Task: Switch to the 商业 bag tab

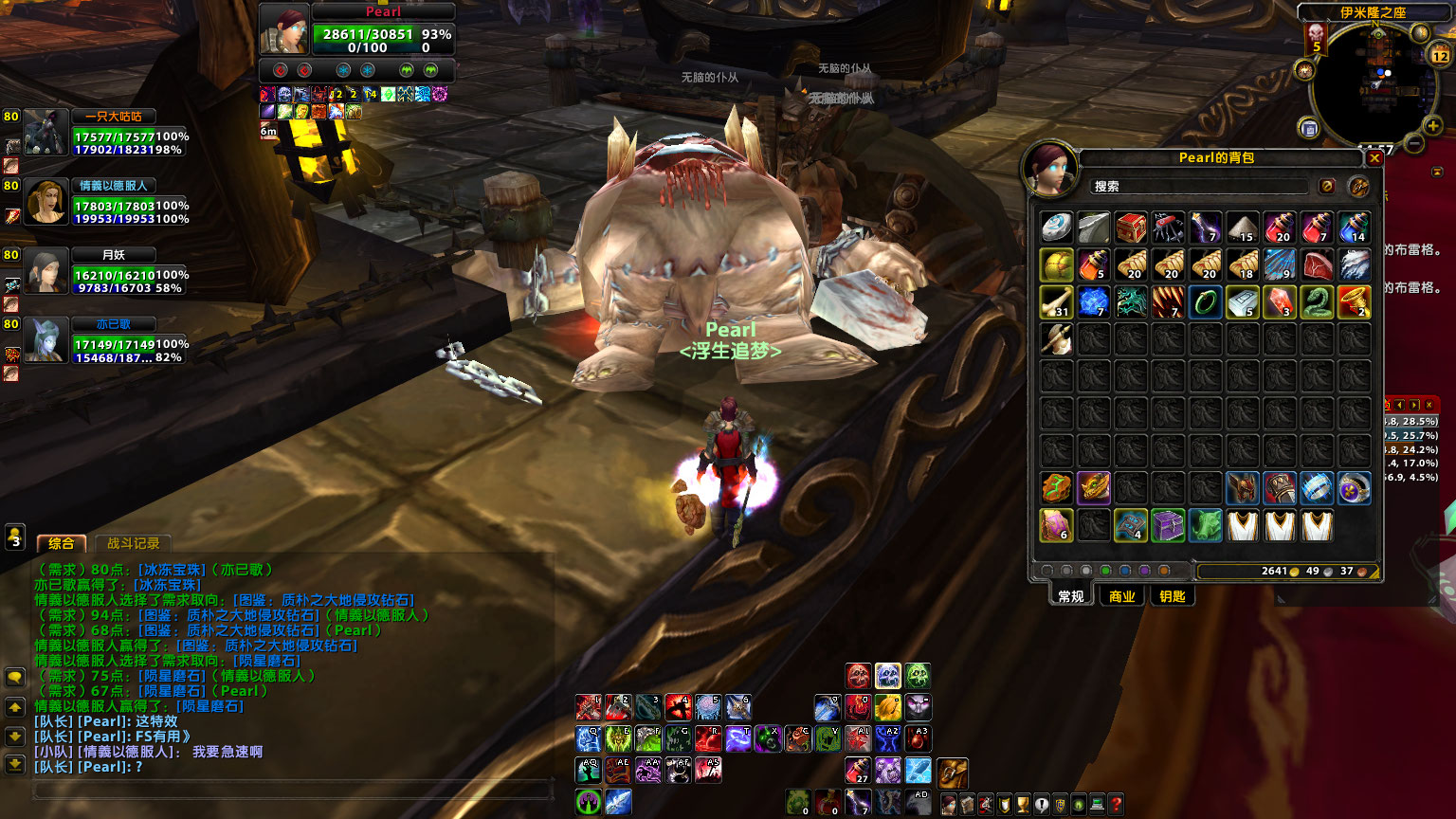Action: coord(1122,595)
